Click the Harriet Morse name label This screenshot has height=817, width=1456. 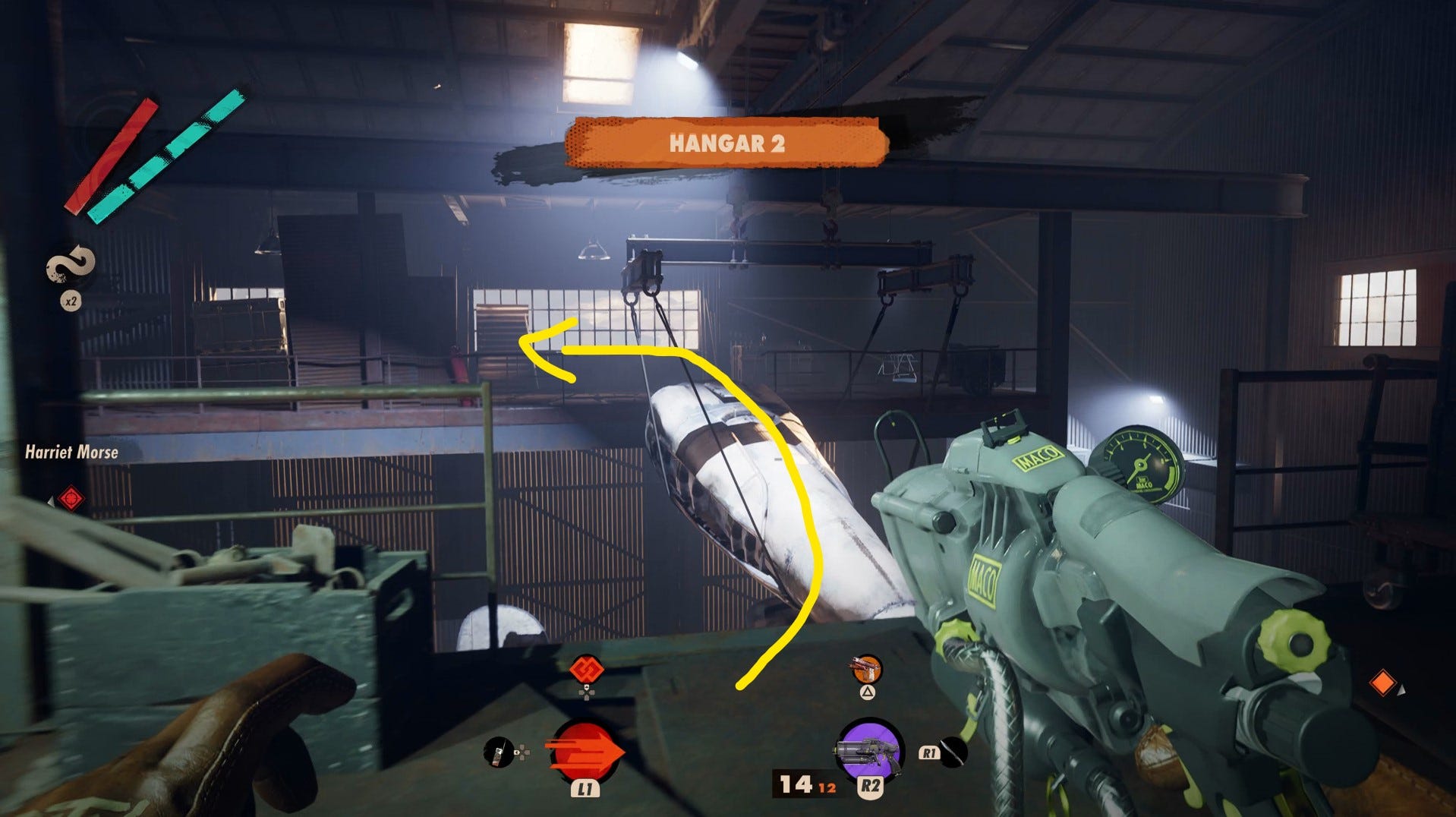[72, 452]
